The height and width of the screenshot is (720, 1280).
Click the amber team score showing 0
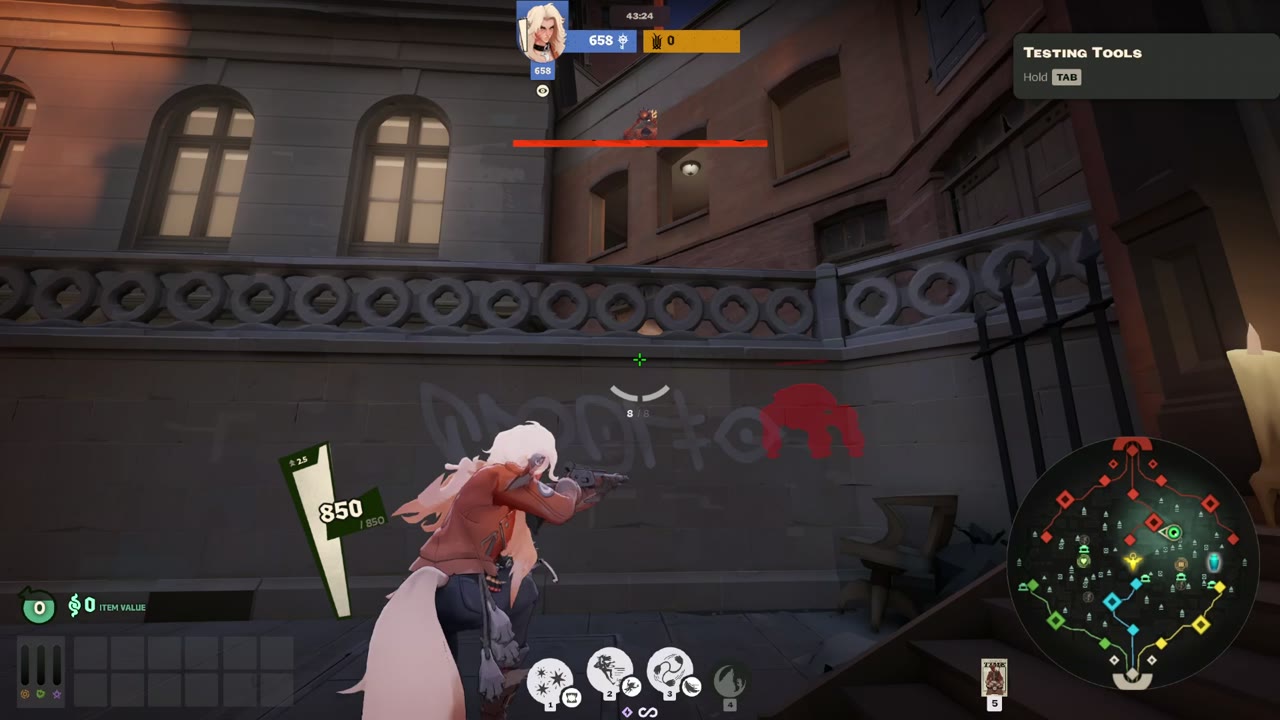point(671,41)
